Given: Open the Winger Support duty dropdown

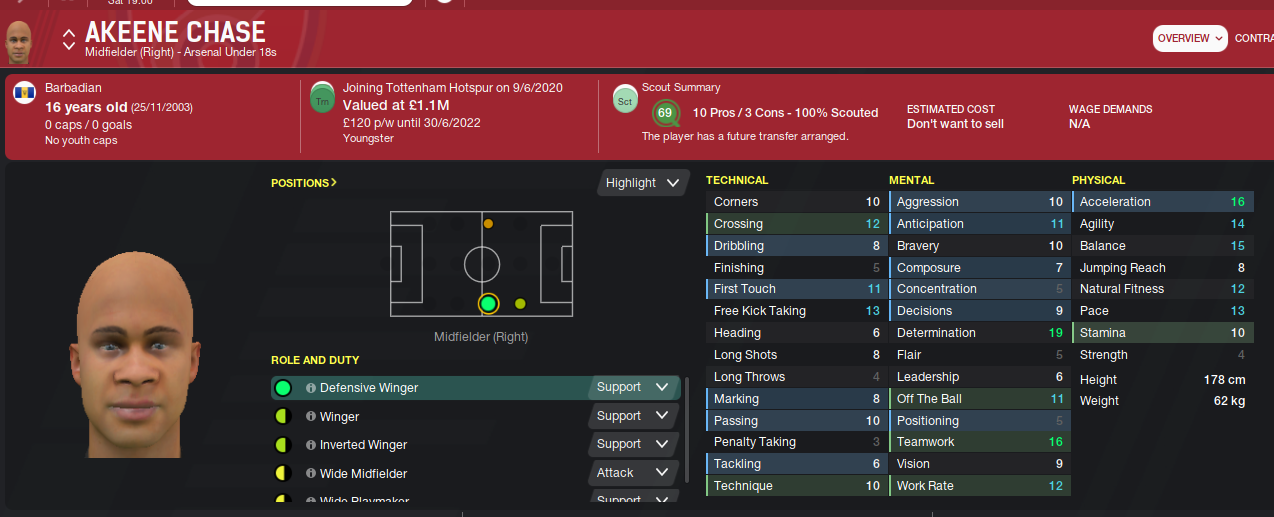Looking at the screenshot, I should [x=634, y=416].
